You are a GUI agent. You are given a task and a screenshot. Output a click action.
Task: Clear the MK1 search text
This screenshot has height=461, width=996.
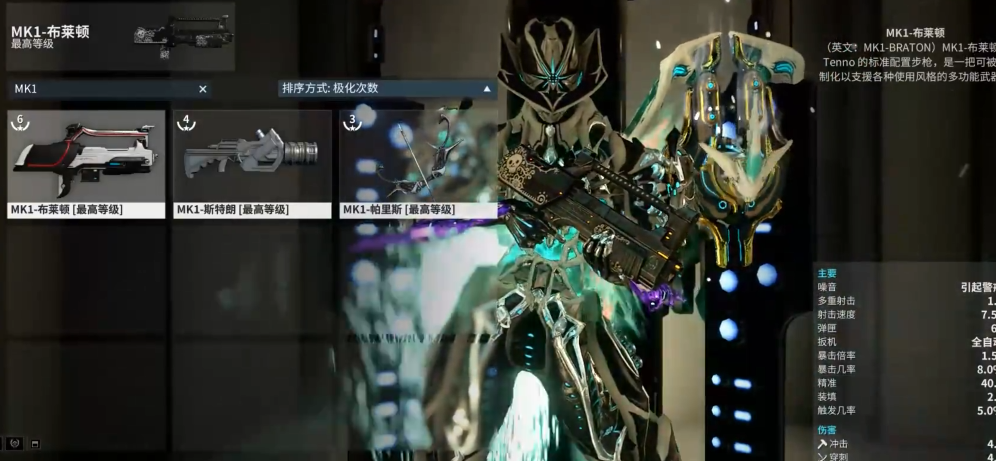pyautogui.click(x=203, y=89)
